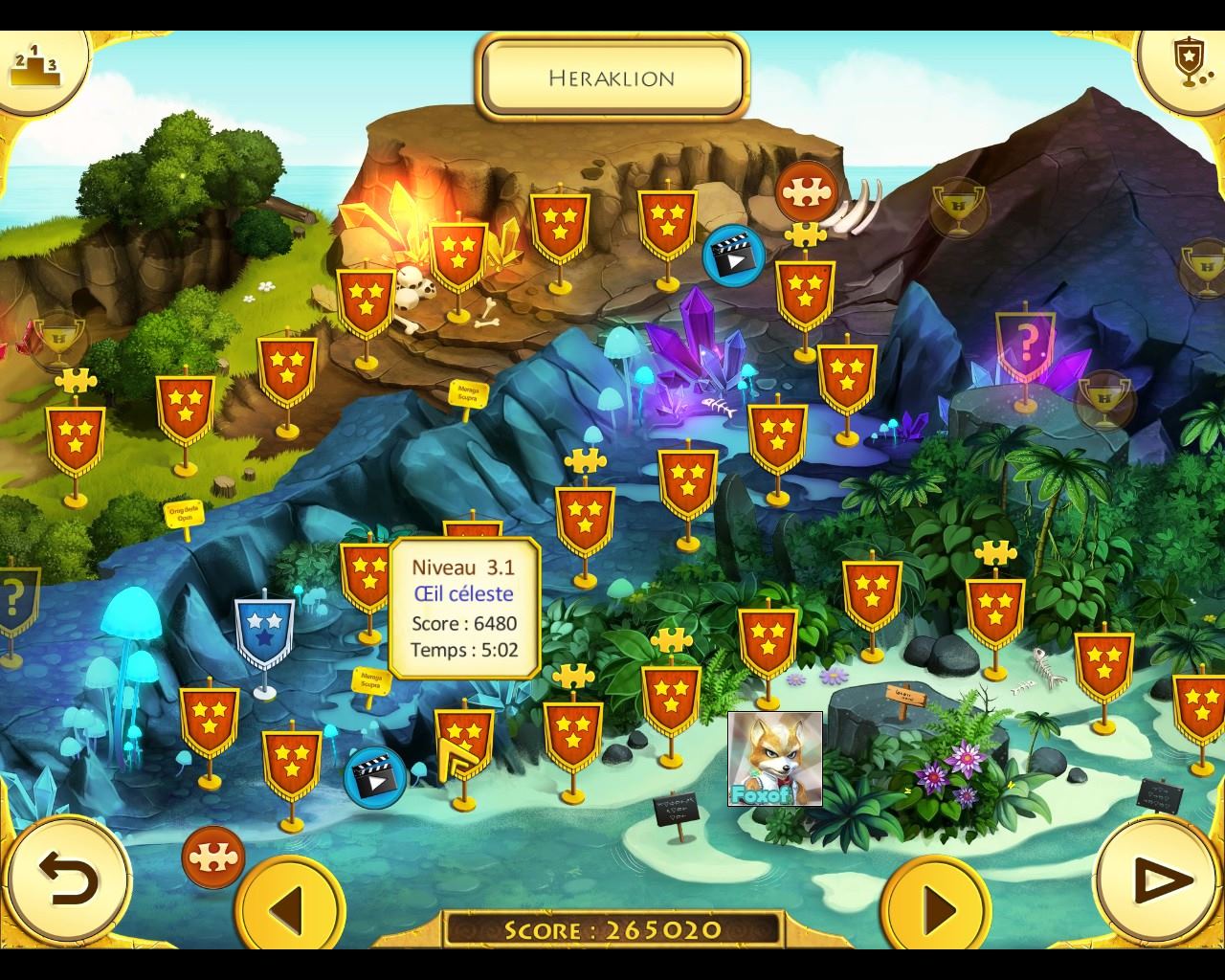The width and height of the screenshot is (1225, 980).
Task: Go back with the return arrow button
Action: pos(67,879)
